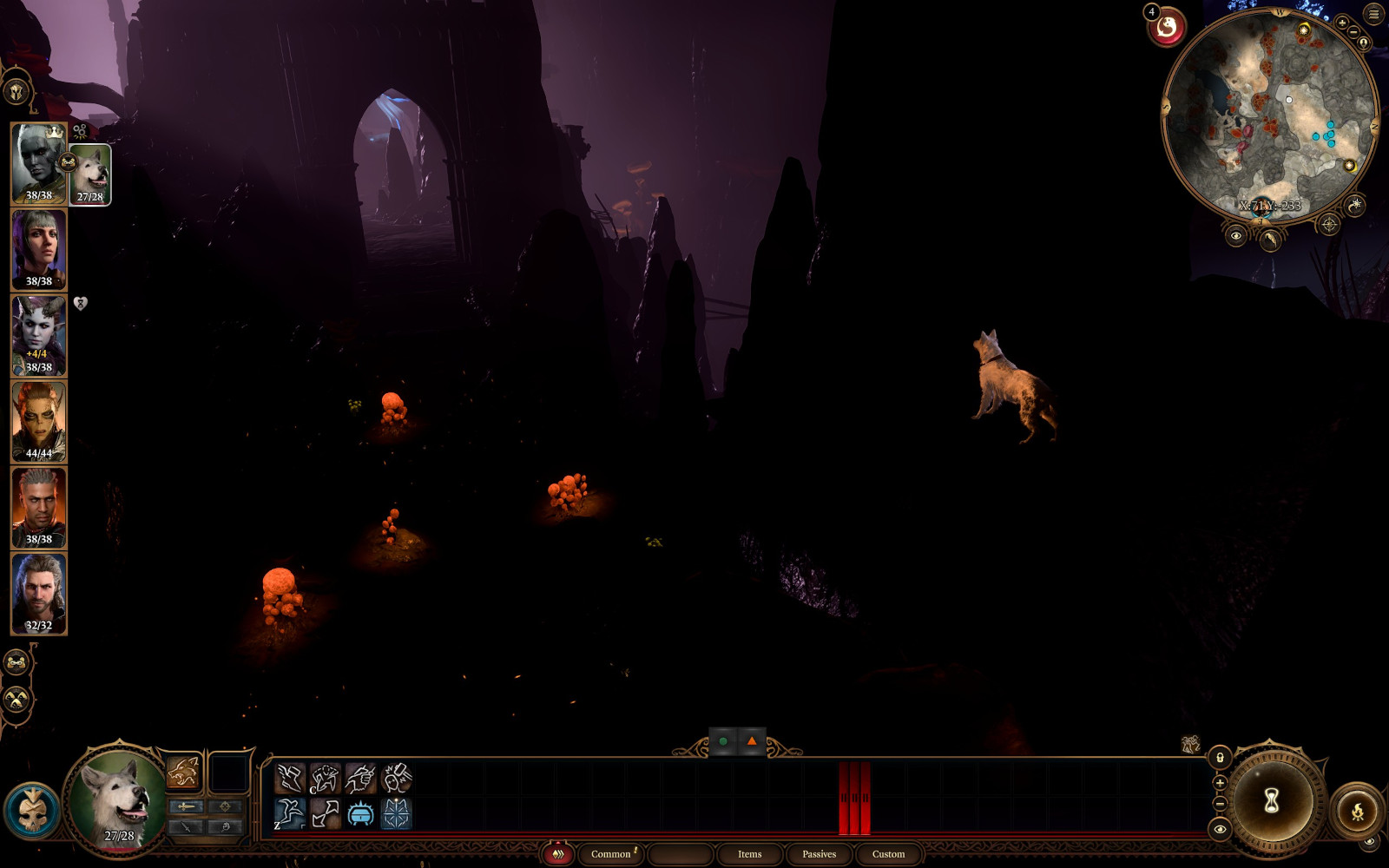The image size is (1389, 868).
Task: Use the wolf bite attack icon
Action: (183, 772)
